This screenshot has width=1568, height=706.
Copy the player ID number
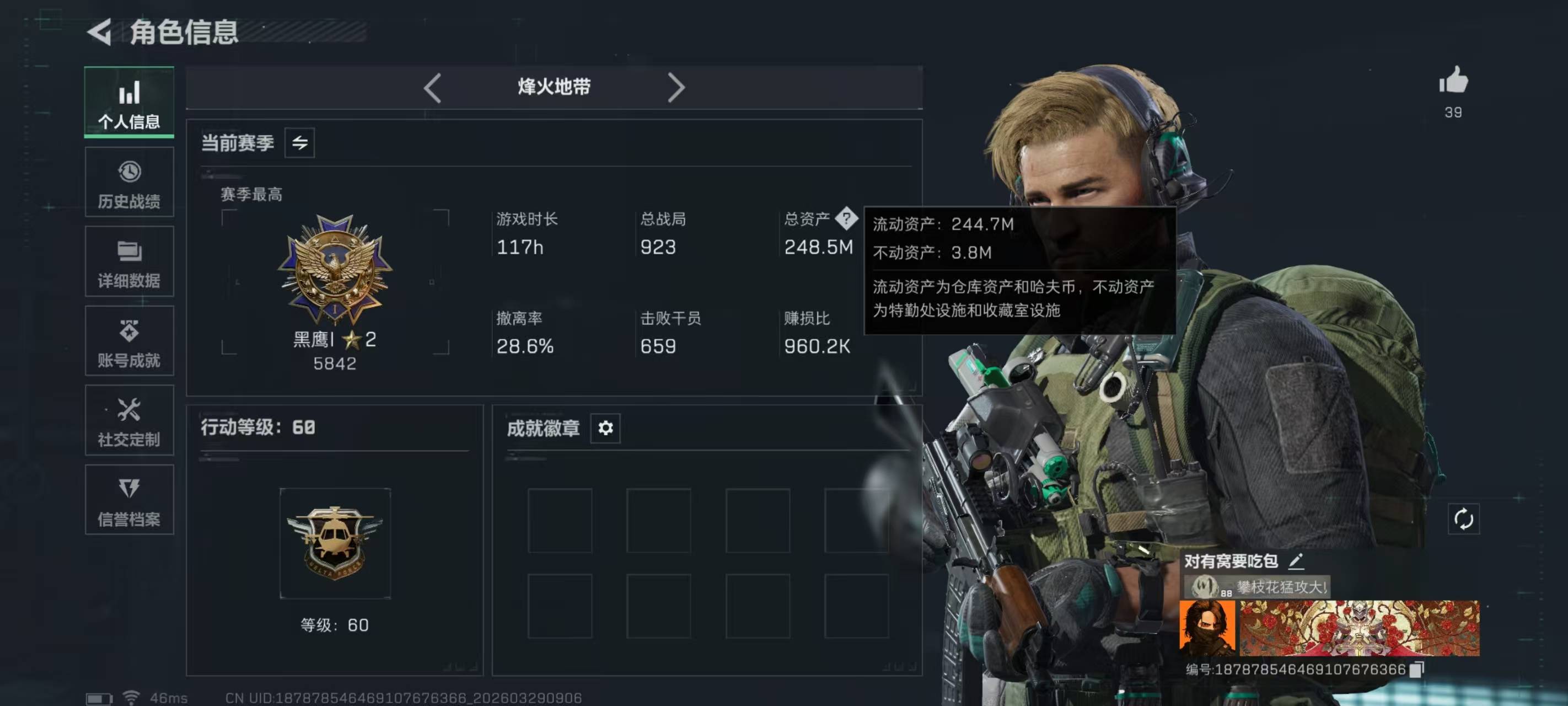[1417, 669]
